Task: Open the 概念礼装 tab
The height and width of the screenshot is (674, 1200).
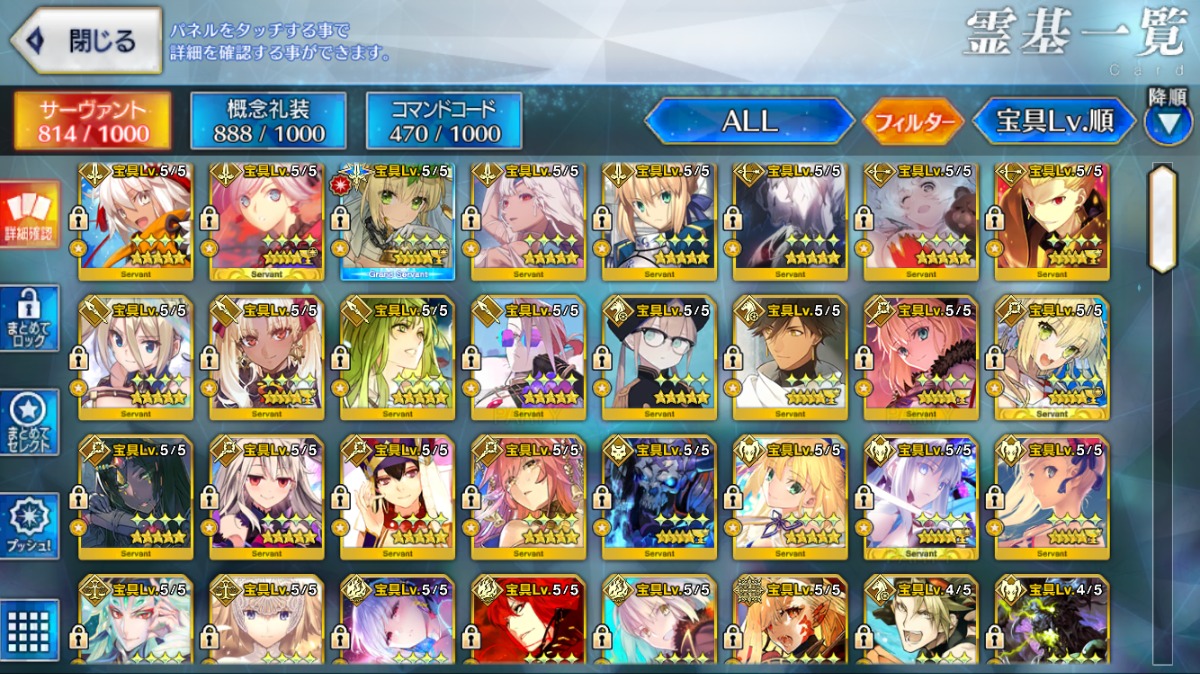Action: coord(269,121)
